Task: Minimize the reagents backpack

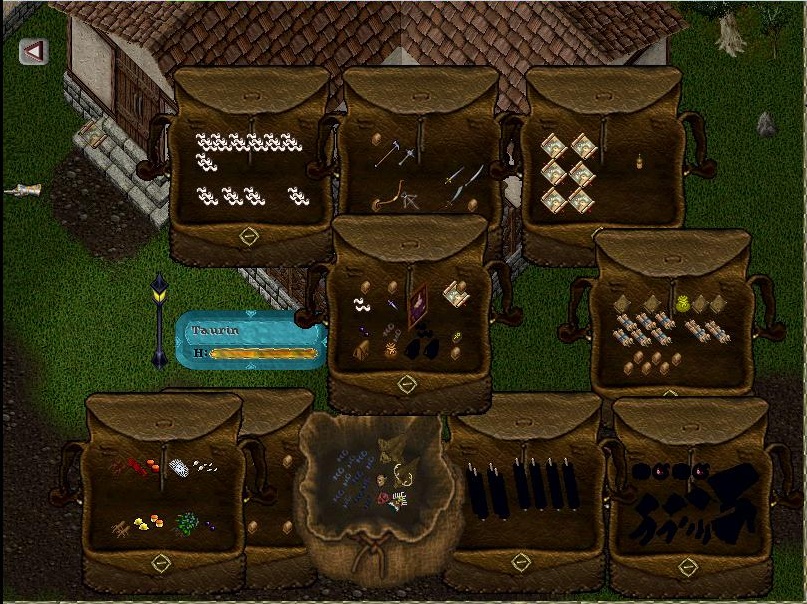Action: pyautogui.click(x=160, y=565)
